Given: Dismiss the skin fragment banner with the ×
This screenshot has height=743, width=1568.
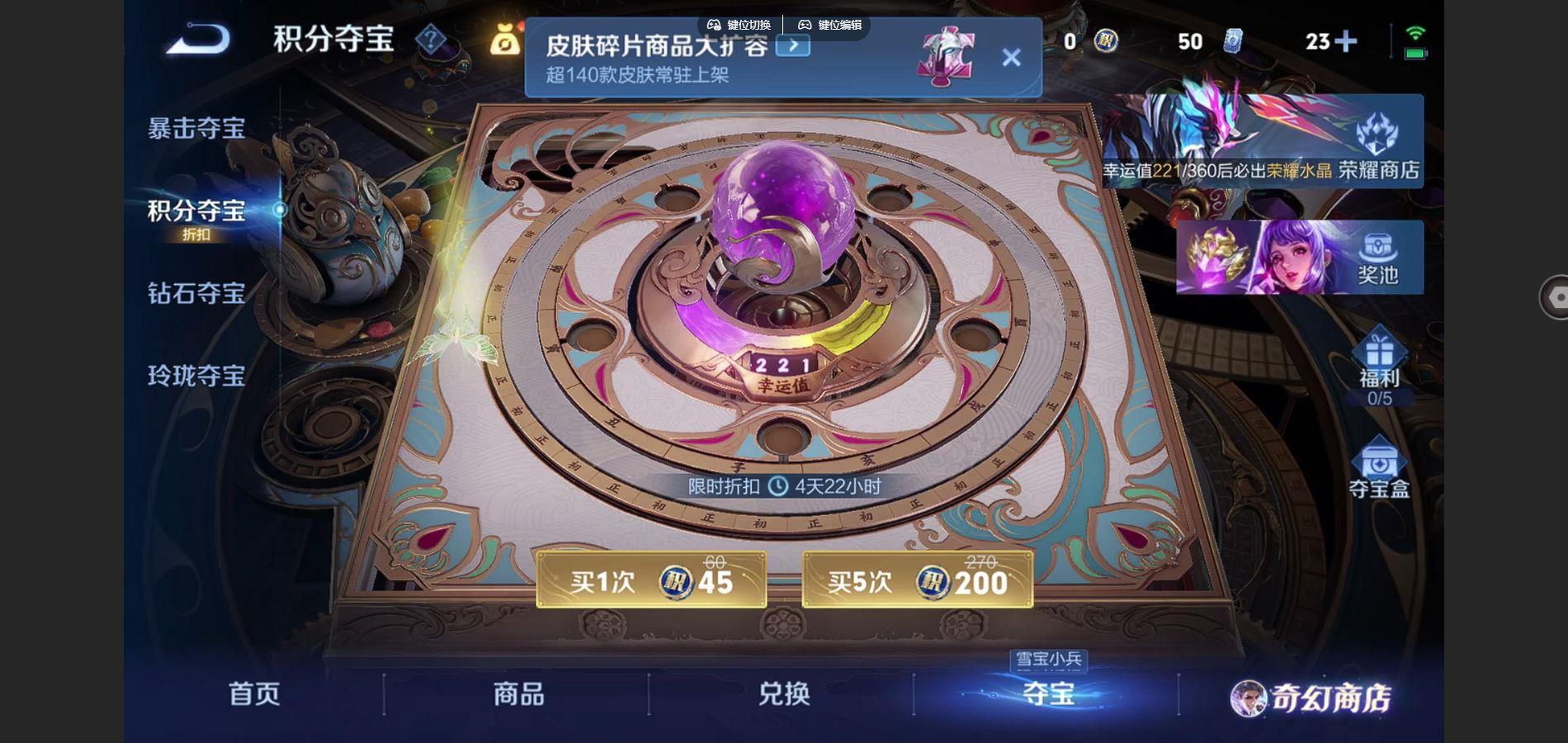Looking at the screenshot, I should pos(1010,56).
